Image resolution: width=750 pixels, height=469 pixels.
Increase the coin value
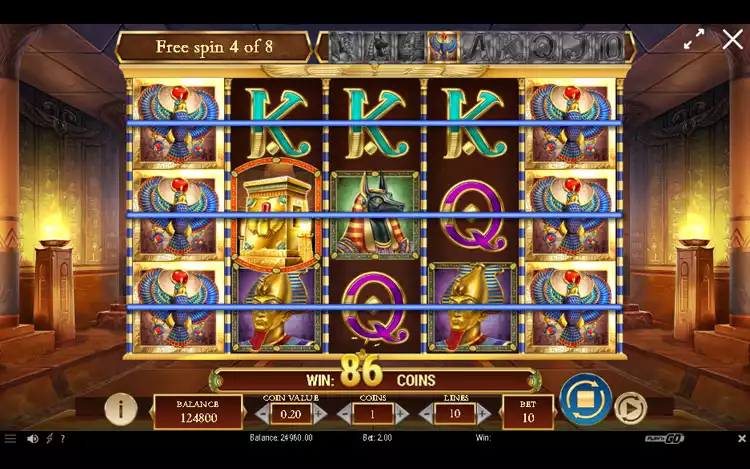pyautogui.click(x=320, y=413)
